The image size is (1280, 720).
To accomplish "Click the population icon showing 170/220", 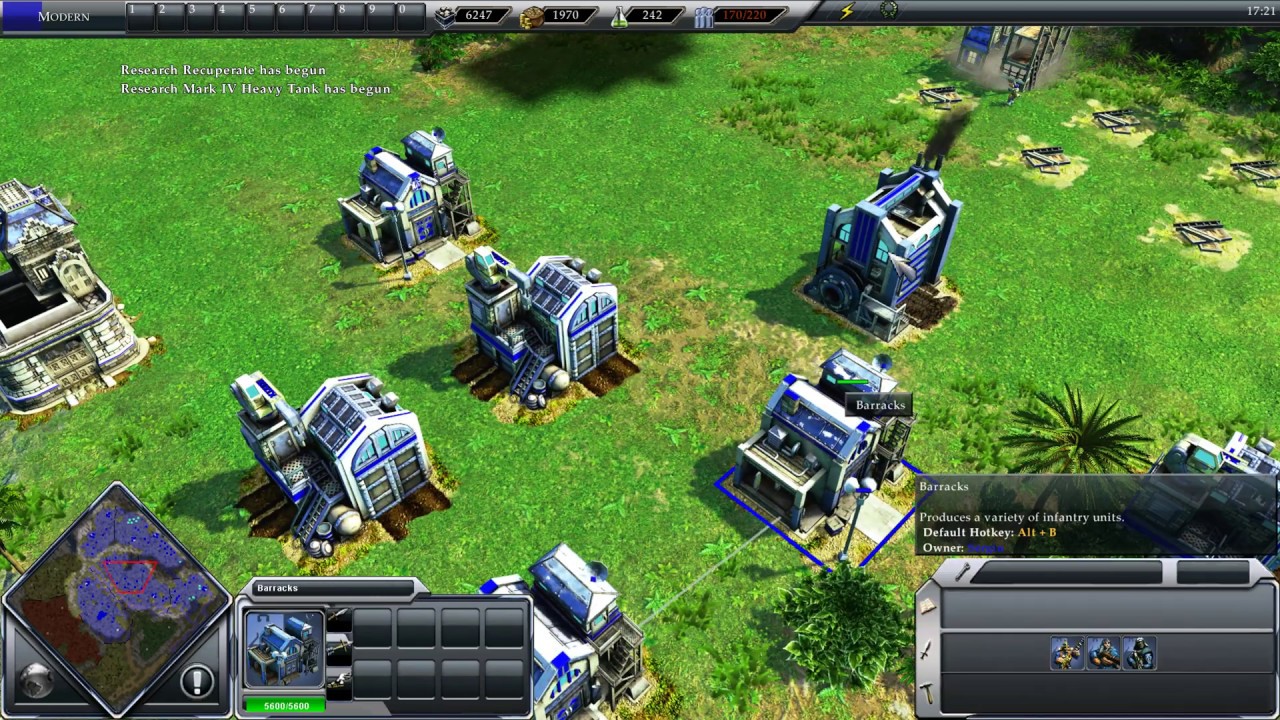I will pyautogui.click(x=703, y=15).
